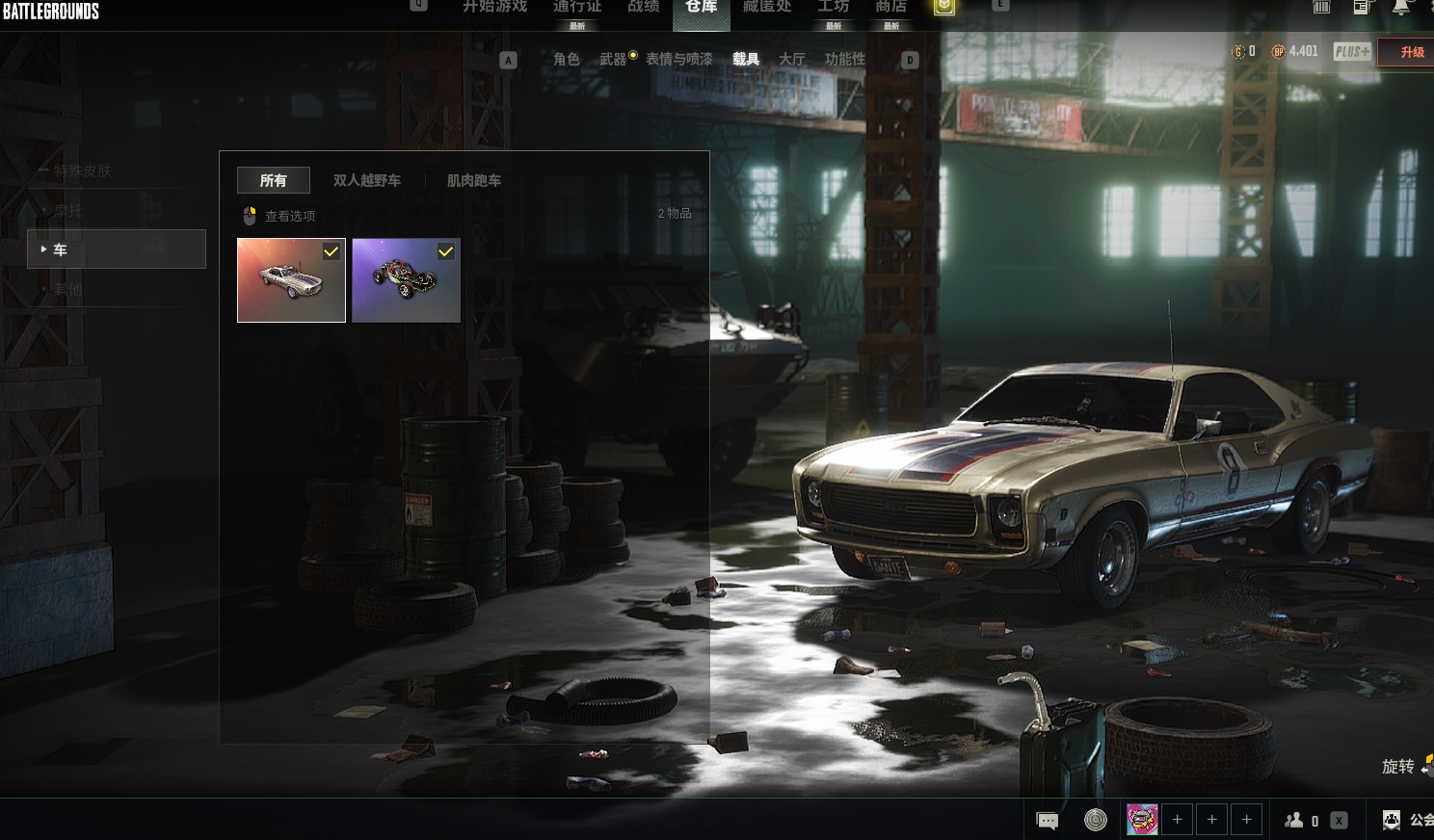Open the notifications bell icon
The image size is (1434, 840).
1401,8
